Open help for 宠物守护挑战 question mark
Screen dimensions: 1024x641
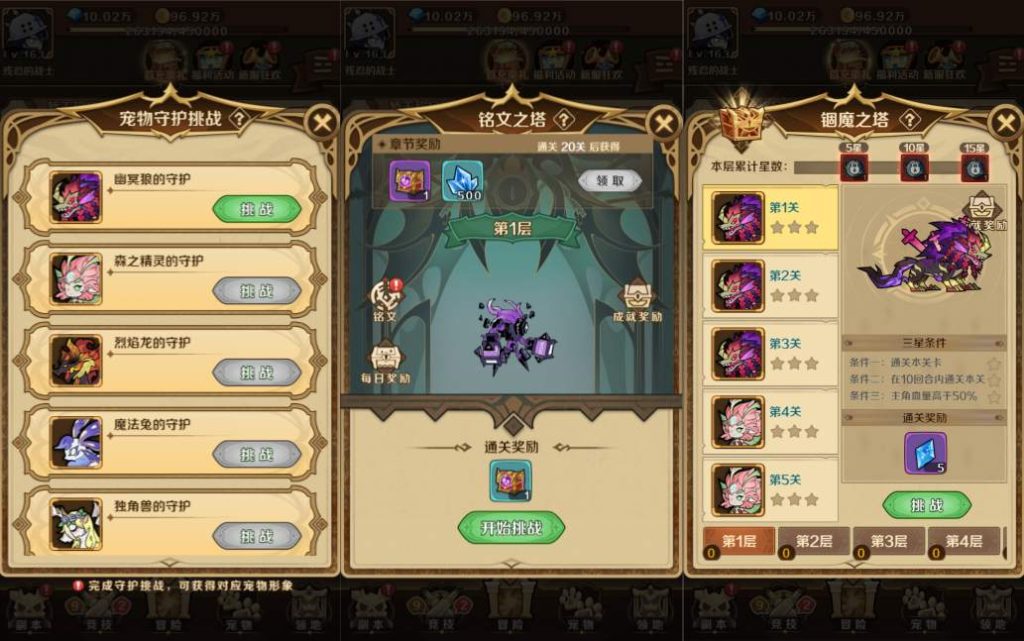pos(238,118)
